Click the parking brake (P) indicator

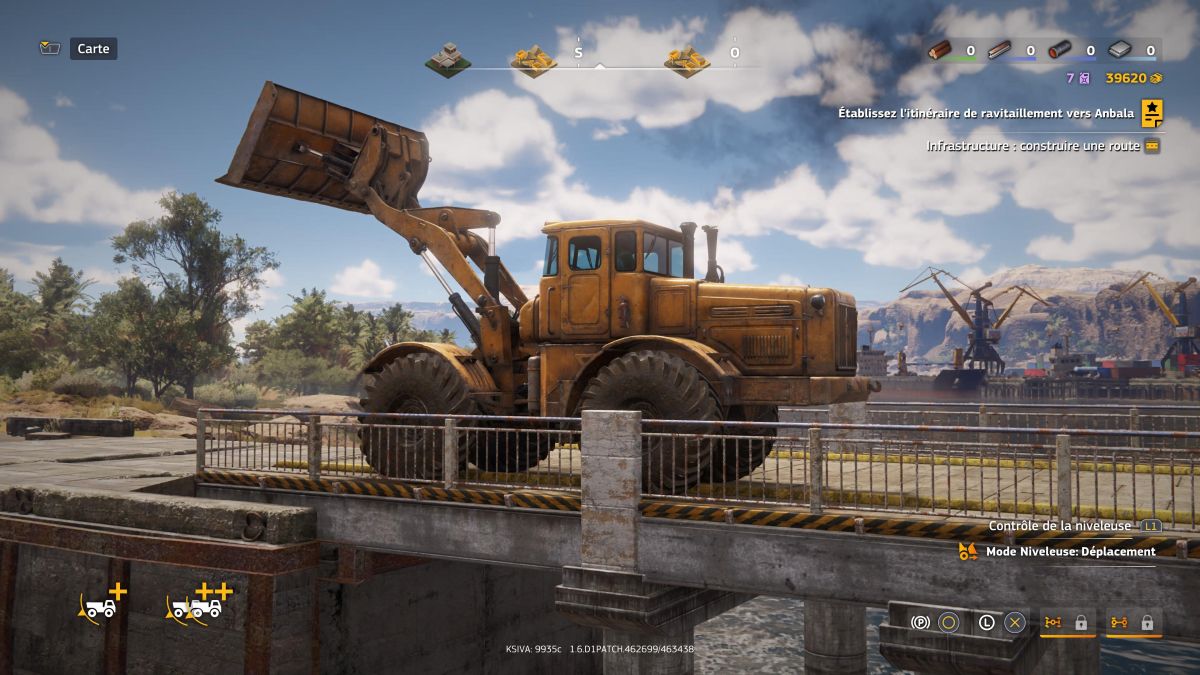920,622
